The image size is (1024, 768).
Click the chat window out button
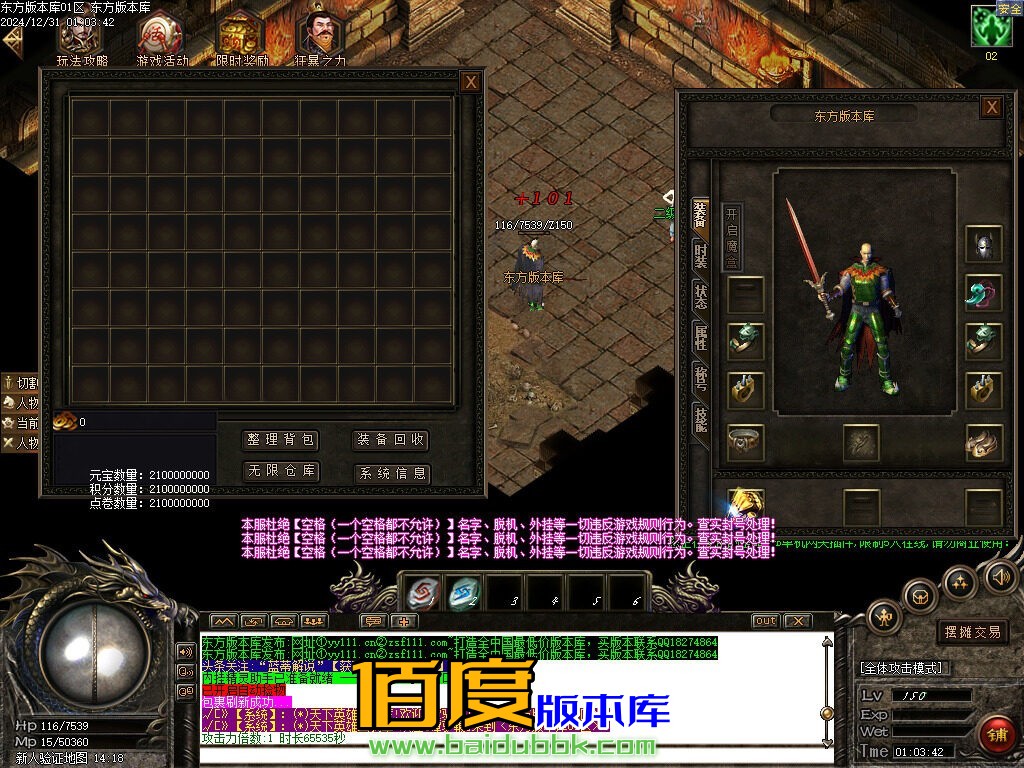(765, 621)
